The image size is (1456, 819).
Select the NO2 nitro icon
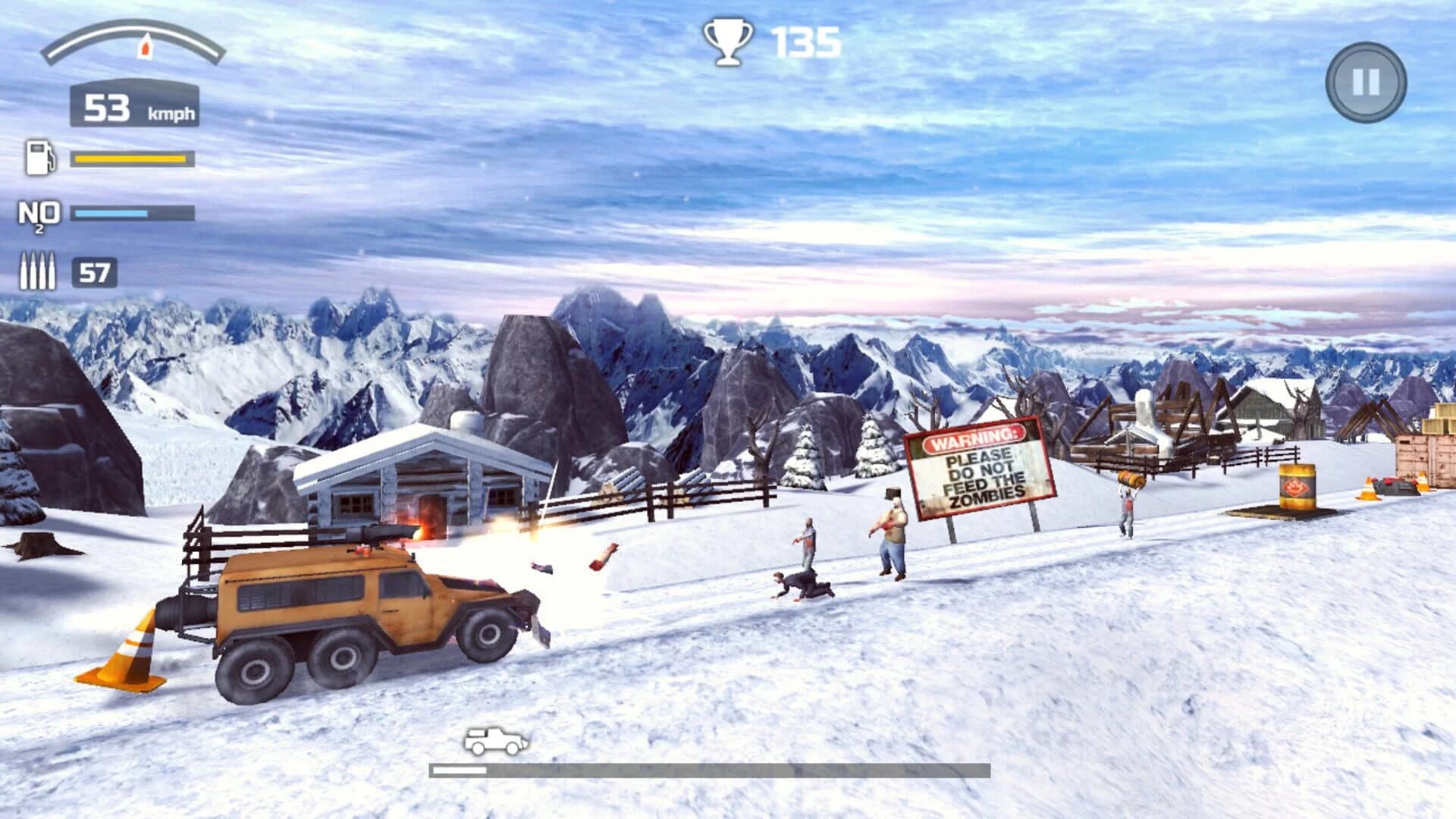point(41,215)
